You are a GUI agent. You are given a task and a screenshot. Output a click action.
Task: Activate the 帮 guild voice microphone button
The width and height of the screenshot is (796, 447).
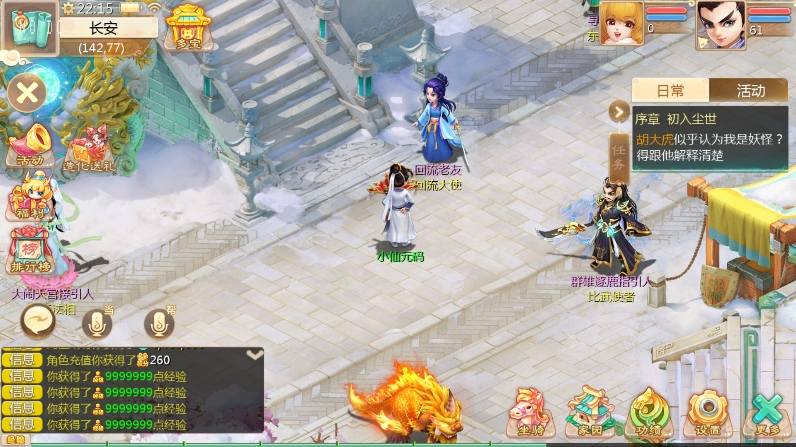pos(158,322)
